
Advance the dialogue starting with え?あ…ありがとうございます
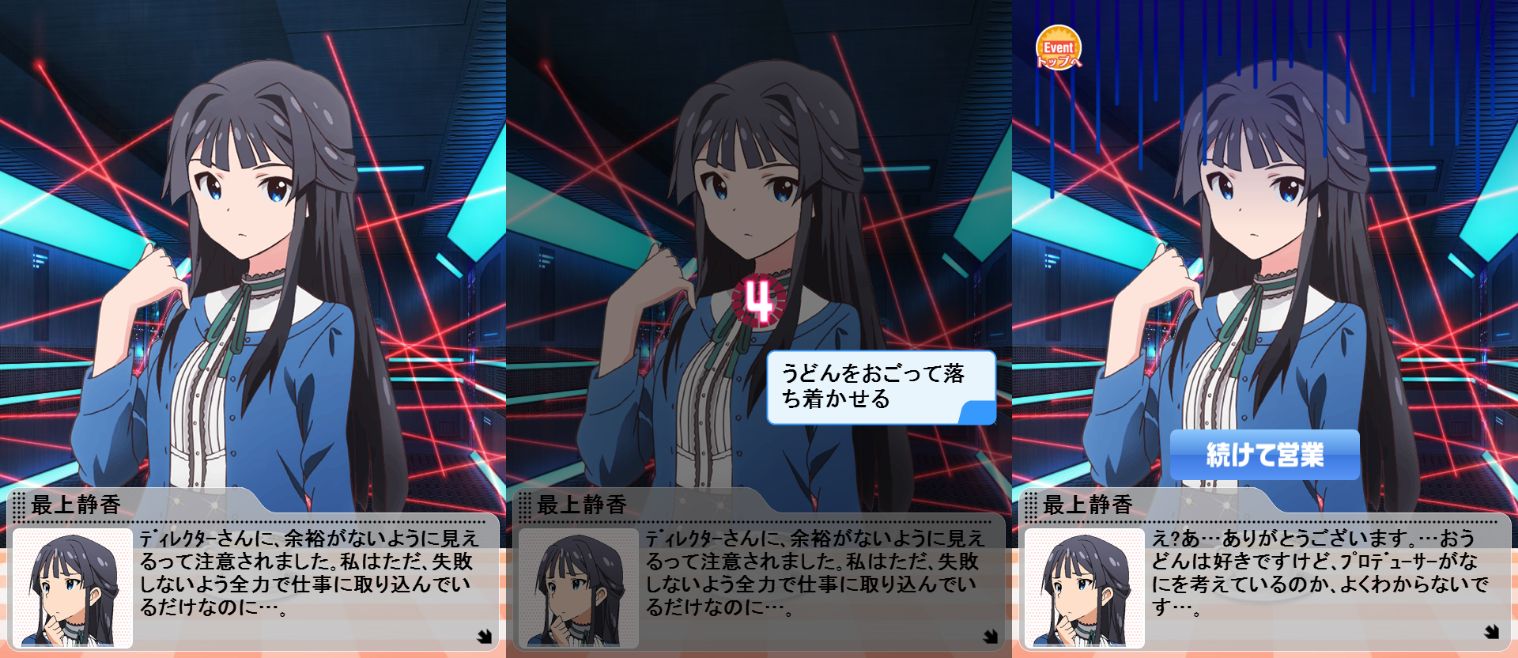click(1490, 631)
